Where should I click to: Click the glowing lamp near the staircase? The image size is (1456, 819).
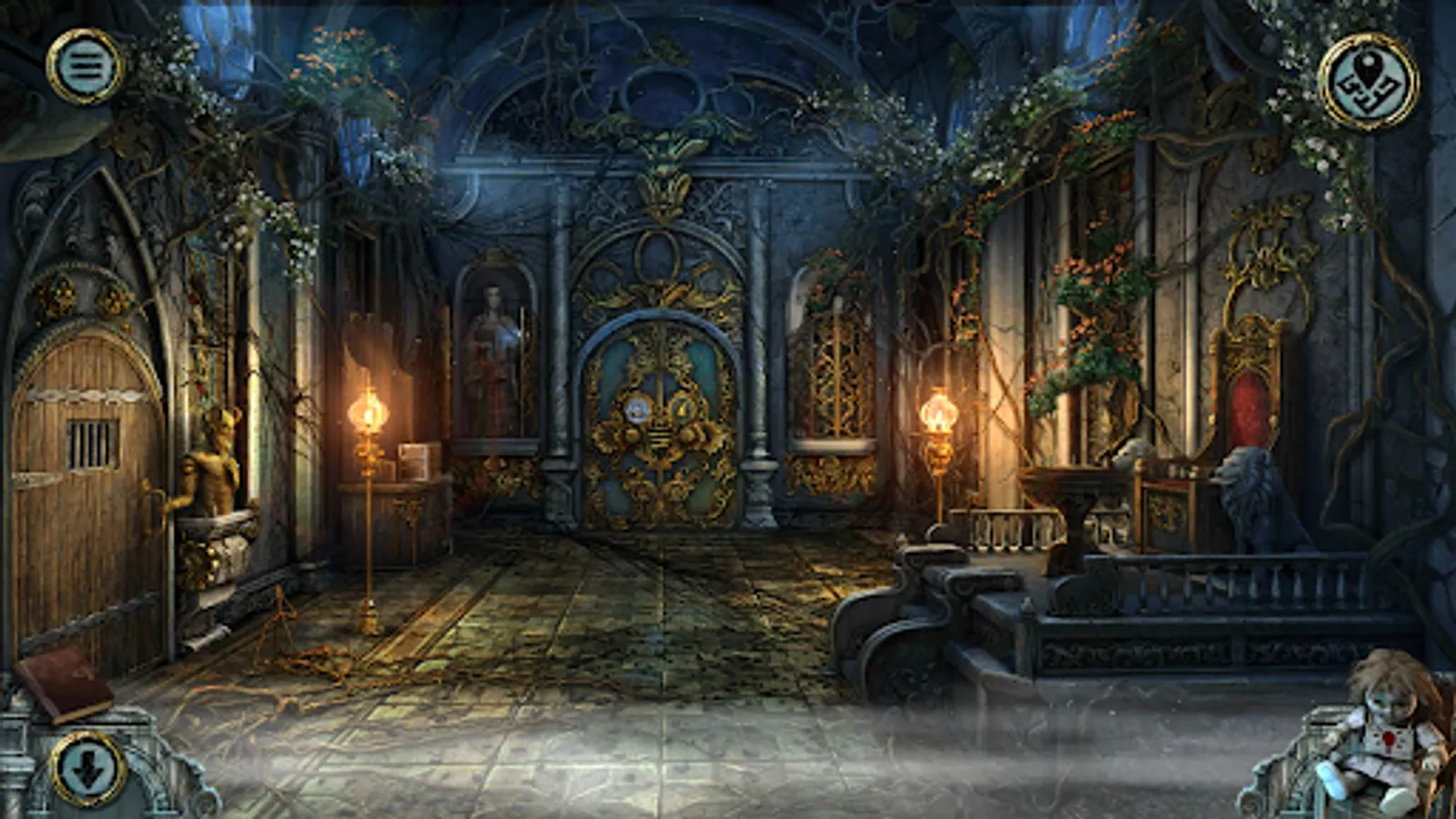[x=938, y=414]
